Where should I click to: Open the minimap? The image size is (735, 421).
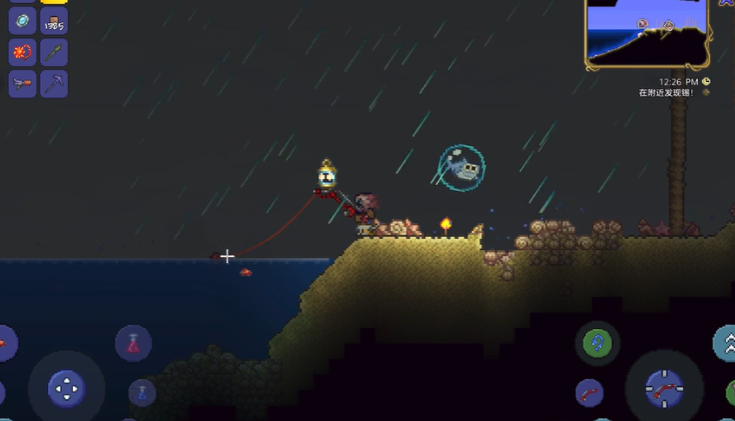tap(647, 33)
